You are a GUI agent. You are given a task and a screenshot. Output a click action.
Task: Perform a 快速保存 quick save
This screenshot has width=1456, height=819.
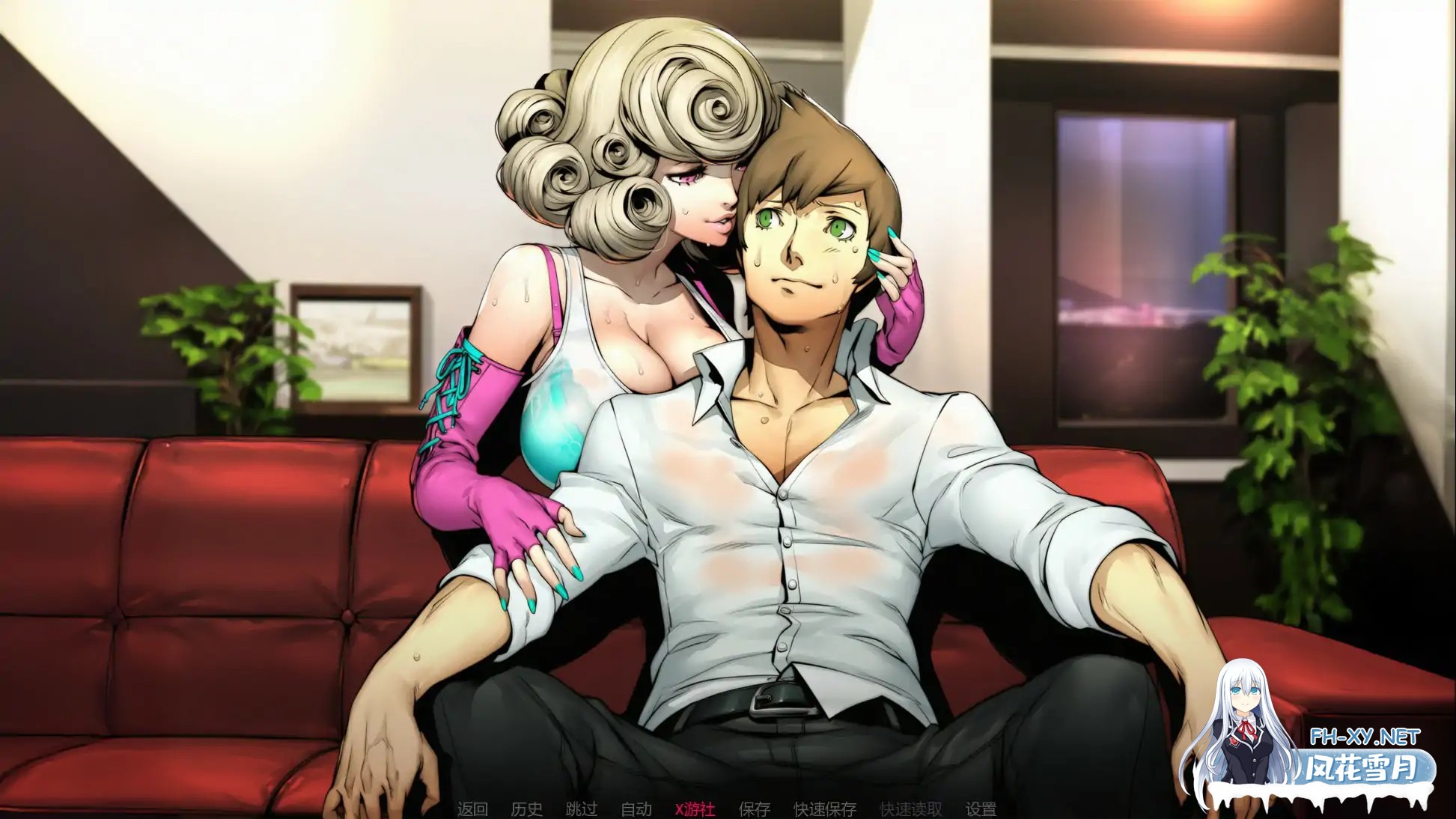(825, 809)
